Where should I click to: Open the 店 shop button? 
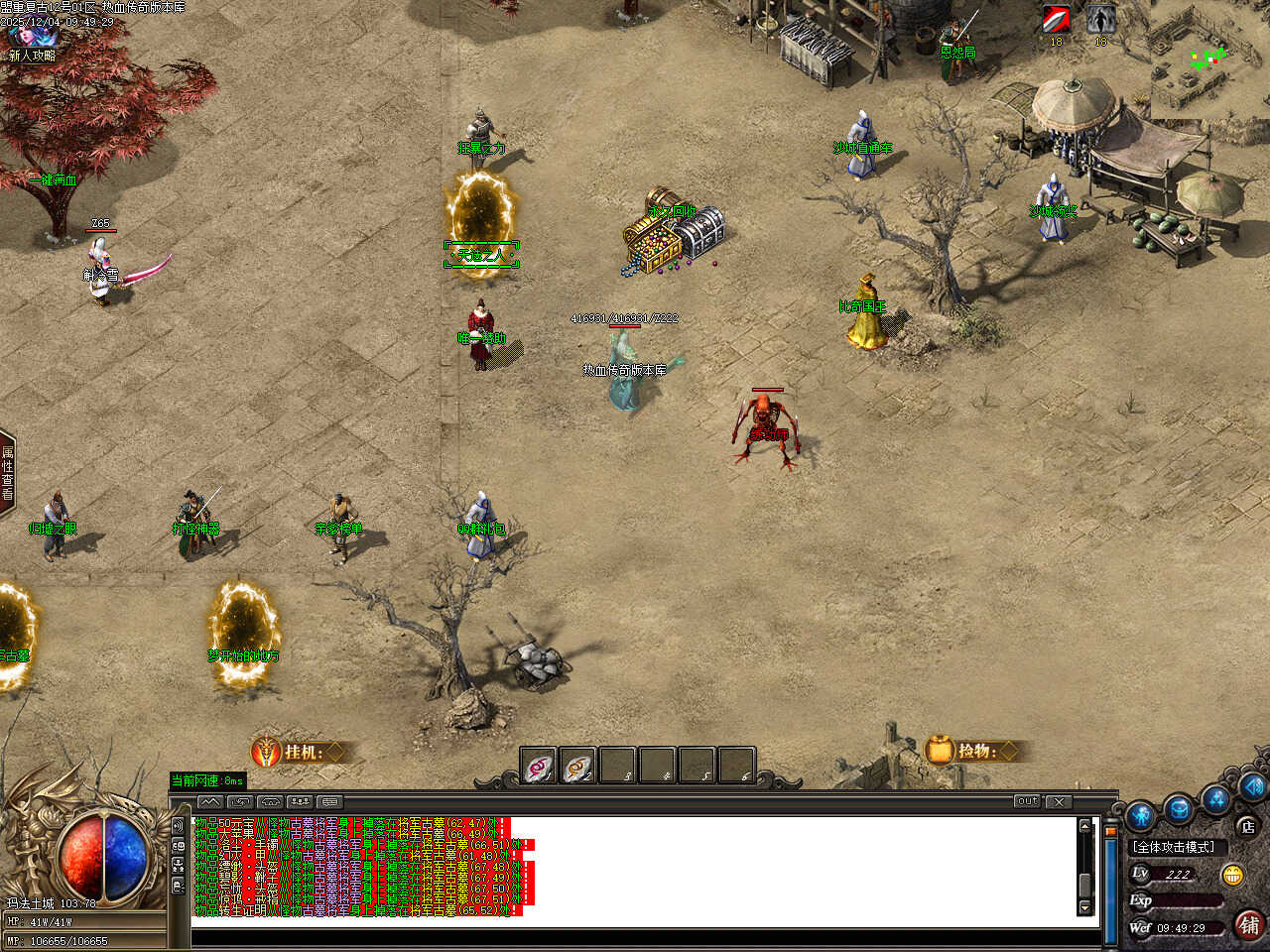tap(1247, 826)
